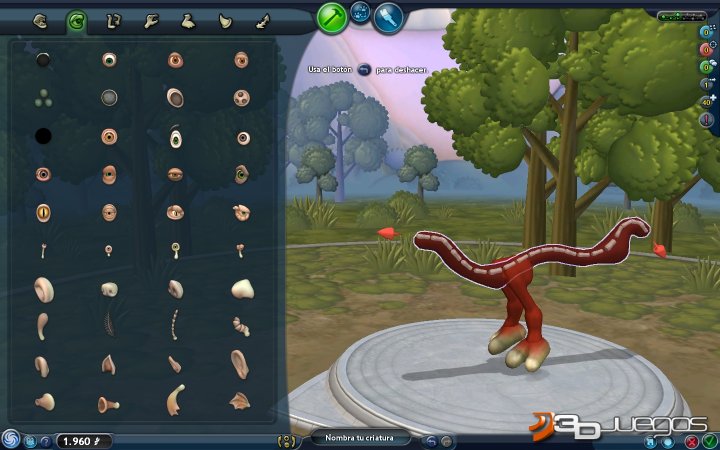Open the Sporepedia spiral button
This screenshot has height=450, width=720.
click(10, 438)
